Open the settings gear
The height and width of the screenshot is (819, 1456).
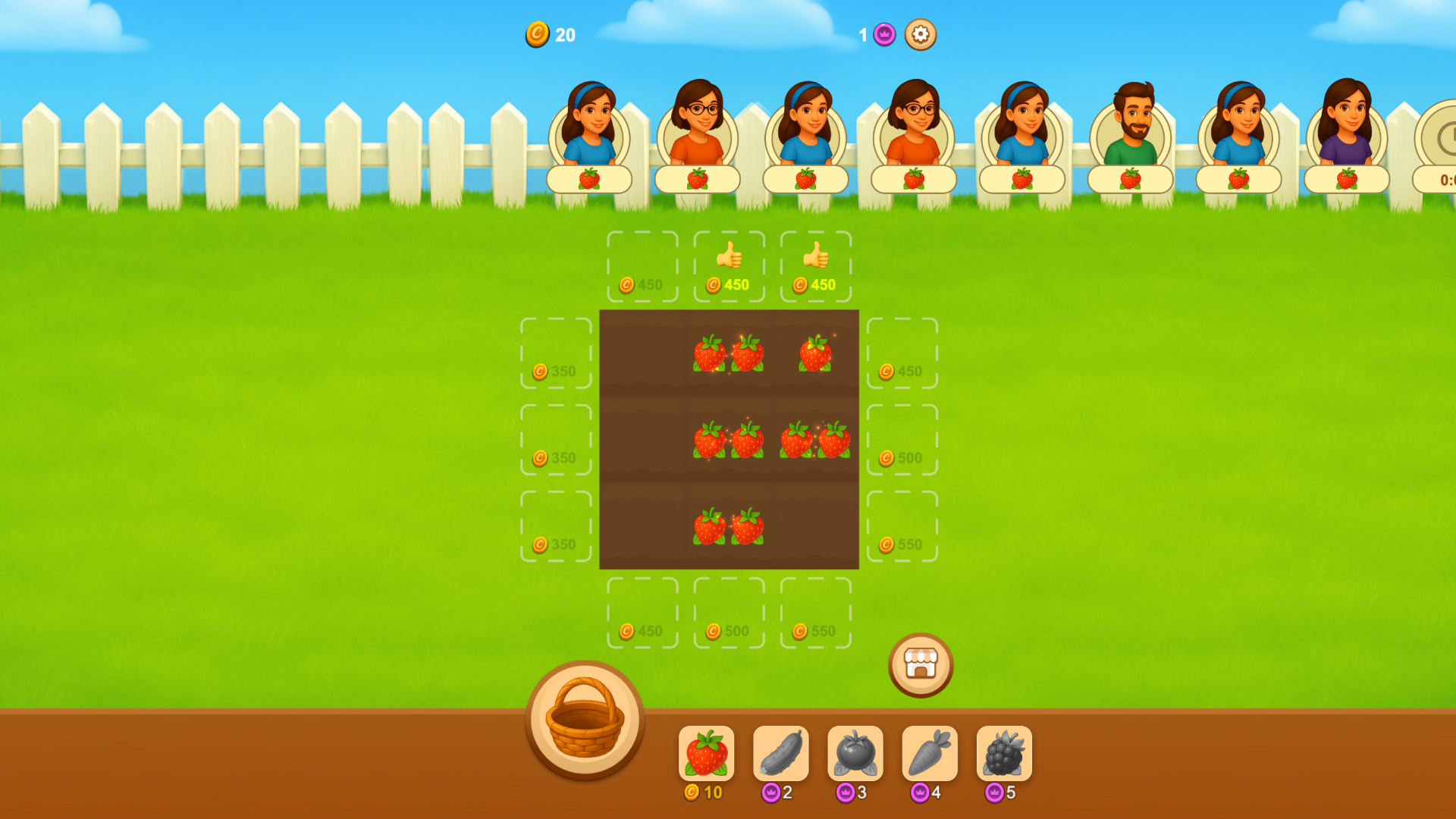(x=920, y=34)
